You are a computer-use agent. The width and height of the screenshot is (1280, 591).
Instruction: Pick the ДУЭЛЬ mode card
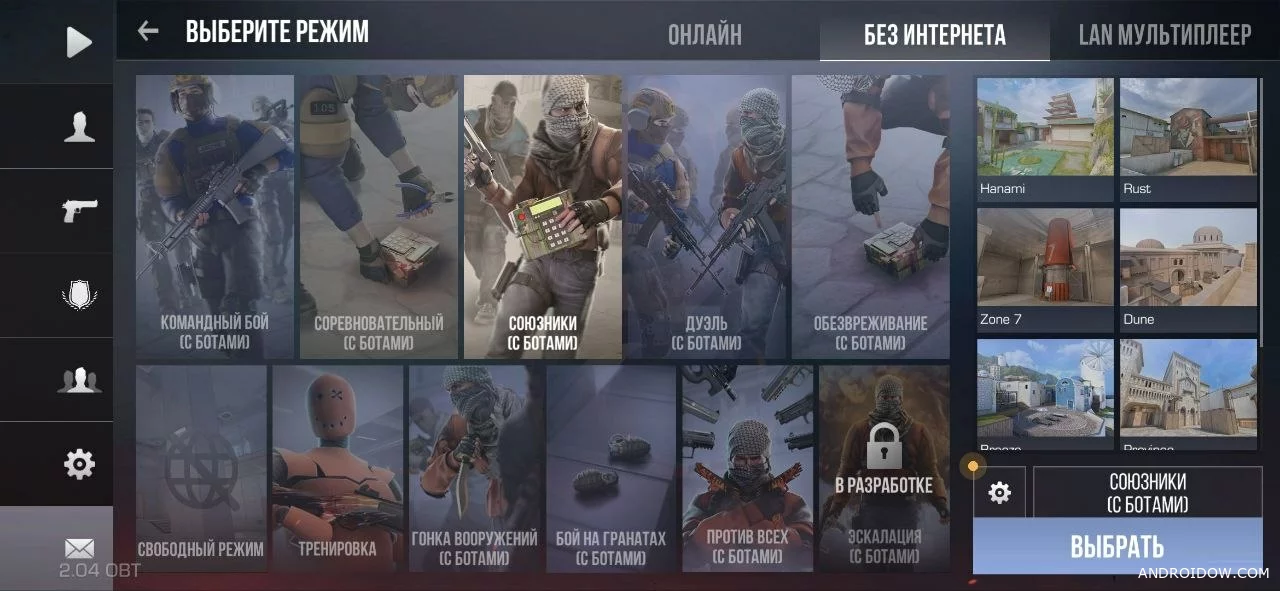pos(706,217)
